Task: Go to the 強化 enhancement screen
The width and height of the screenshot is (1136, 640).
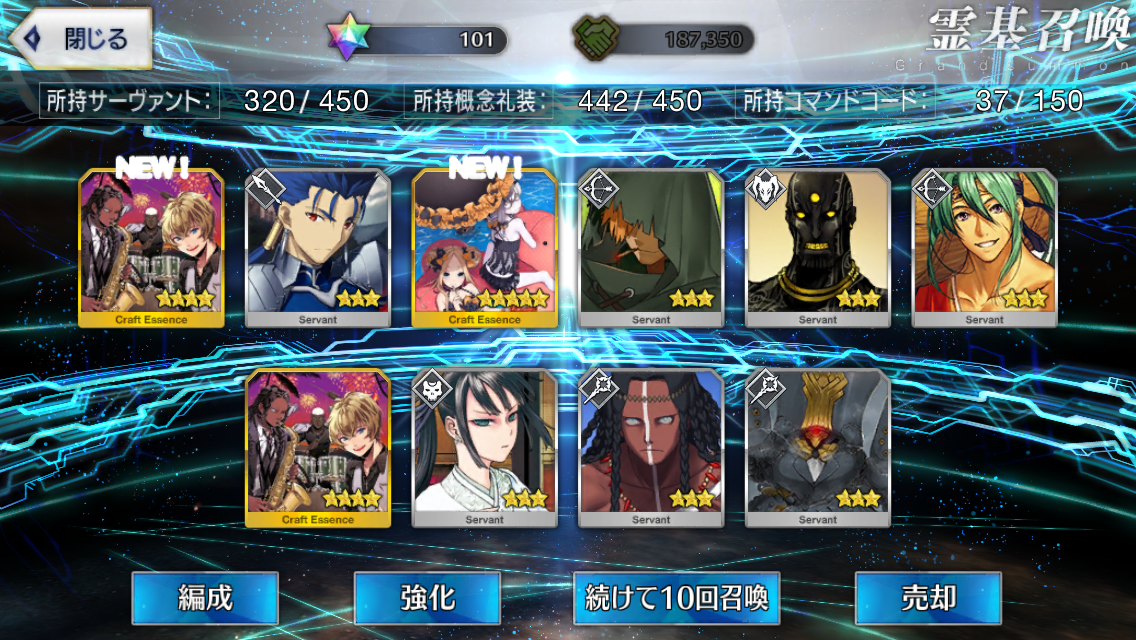Action: point(428,598)
